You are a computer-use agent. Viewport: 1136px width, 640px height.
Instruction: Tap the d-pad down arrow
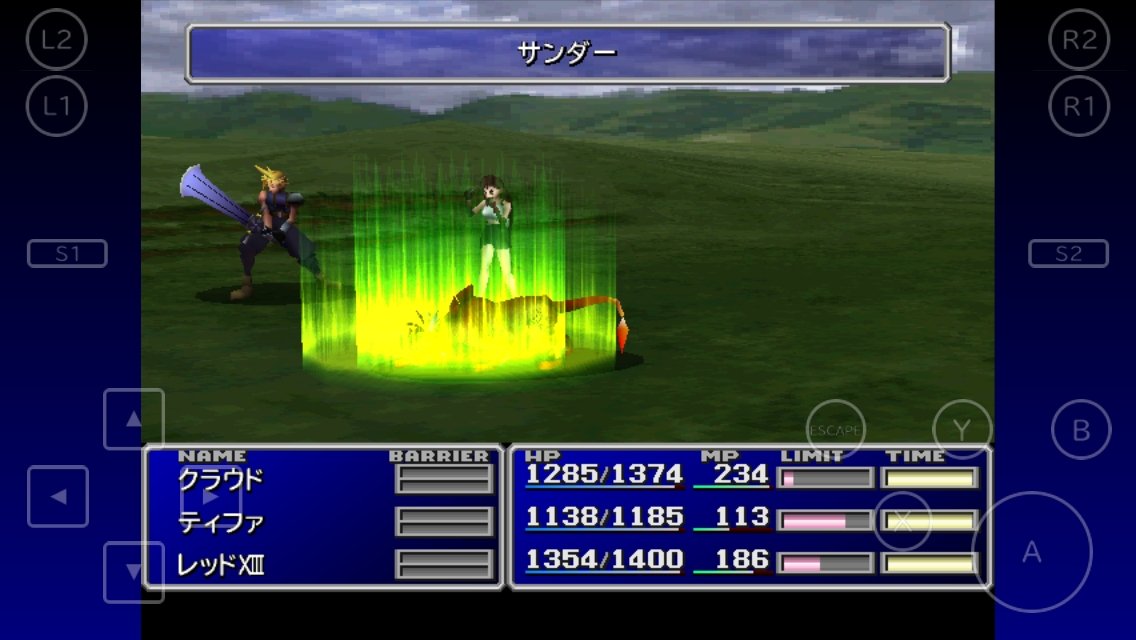point(133,572)
